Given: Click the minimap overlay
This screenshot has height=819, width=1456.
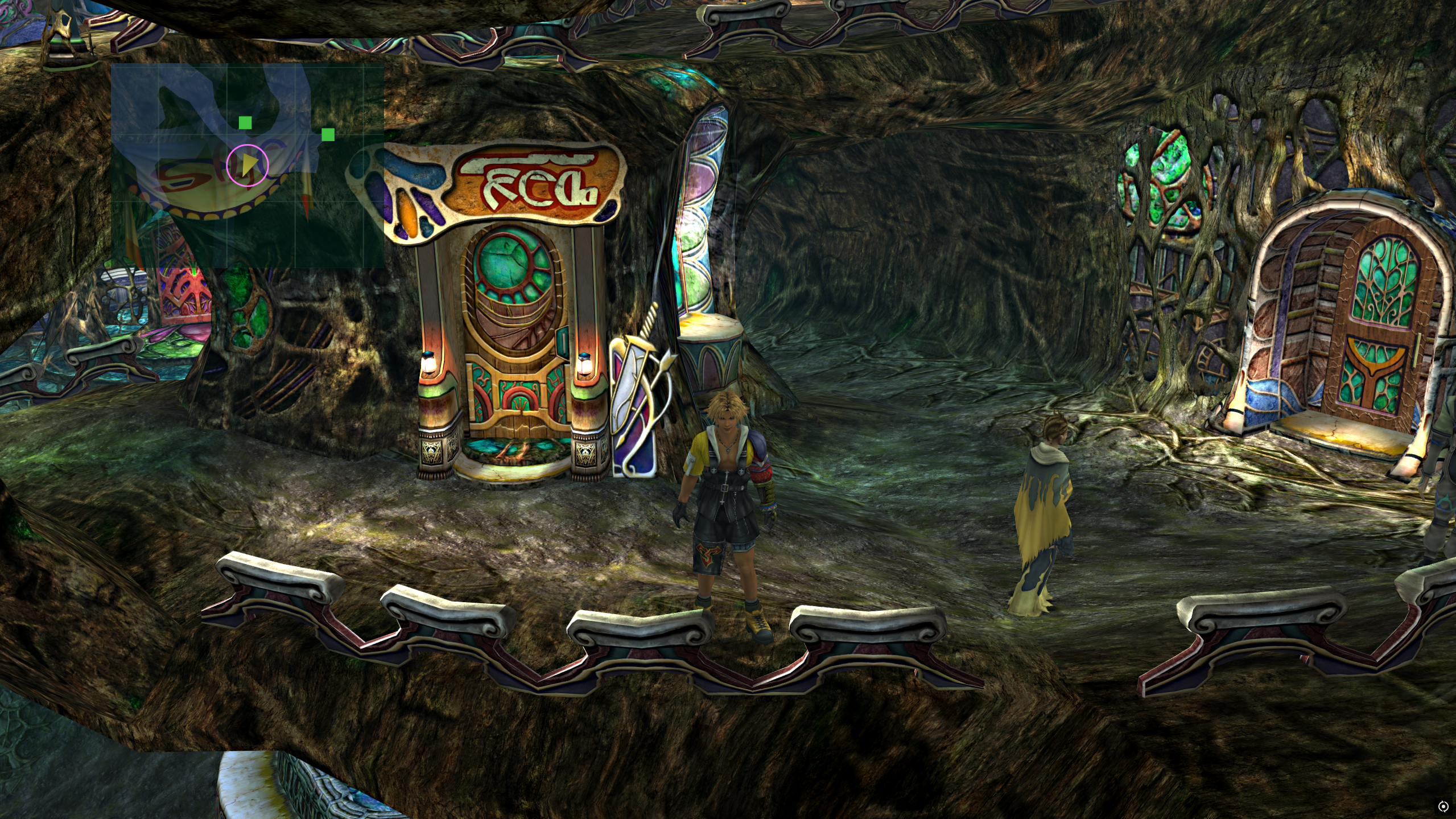Looking at the screenshot, I should pyautogui.click(x=248, y=165).
